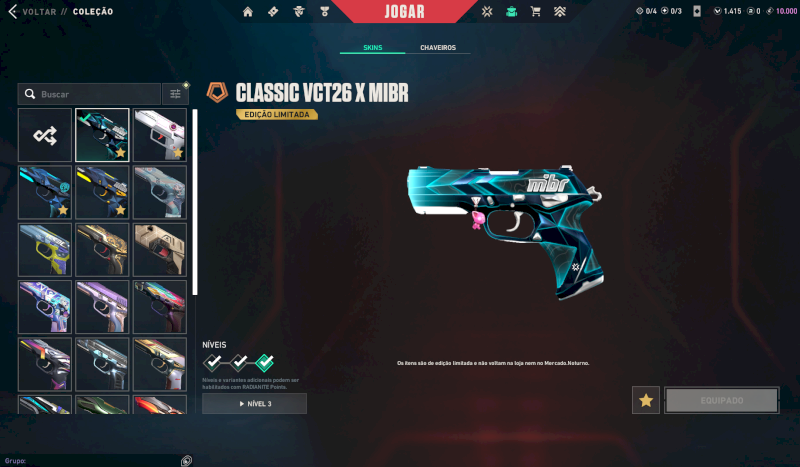Select the random shuffle skin tile
Screen dimensions: 800x467
coord(45,135)
